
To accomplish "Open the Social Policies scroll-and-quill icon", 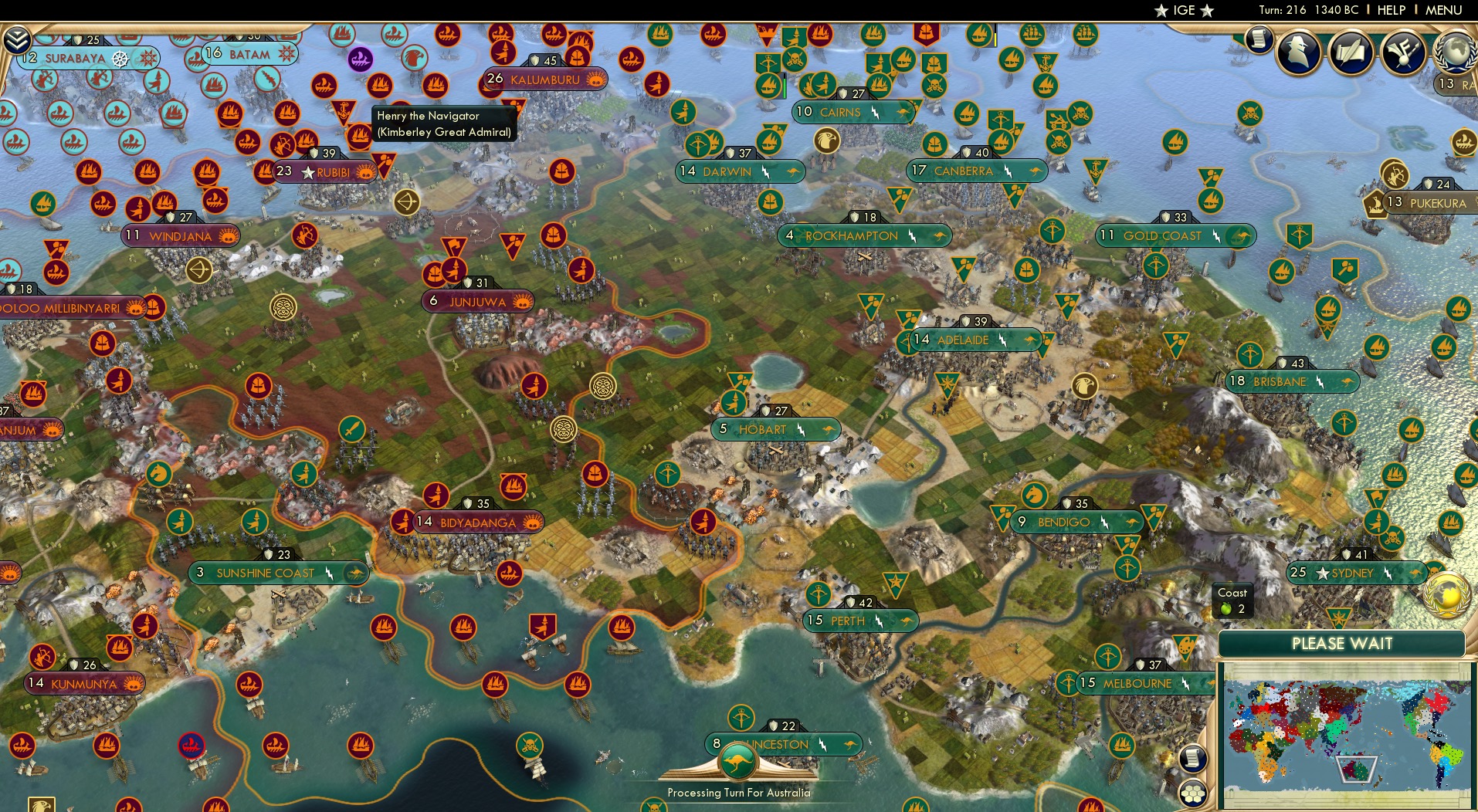I will click(1350, 54).
